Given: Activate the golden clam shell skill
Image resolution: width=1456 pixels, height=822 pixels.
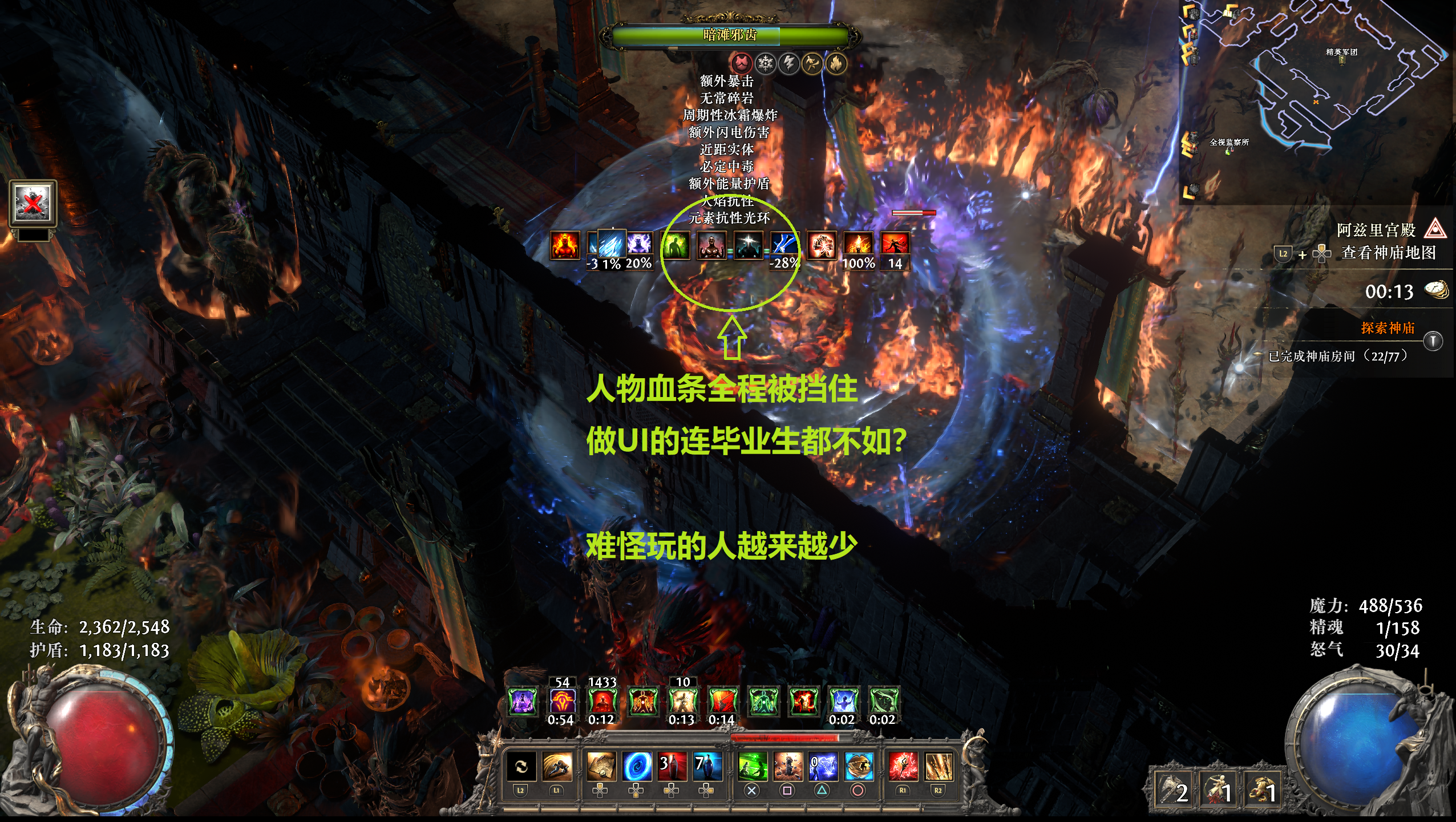Looking at the screenshot, I should [x=858, y=766].
